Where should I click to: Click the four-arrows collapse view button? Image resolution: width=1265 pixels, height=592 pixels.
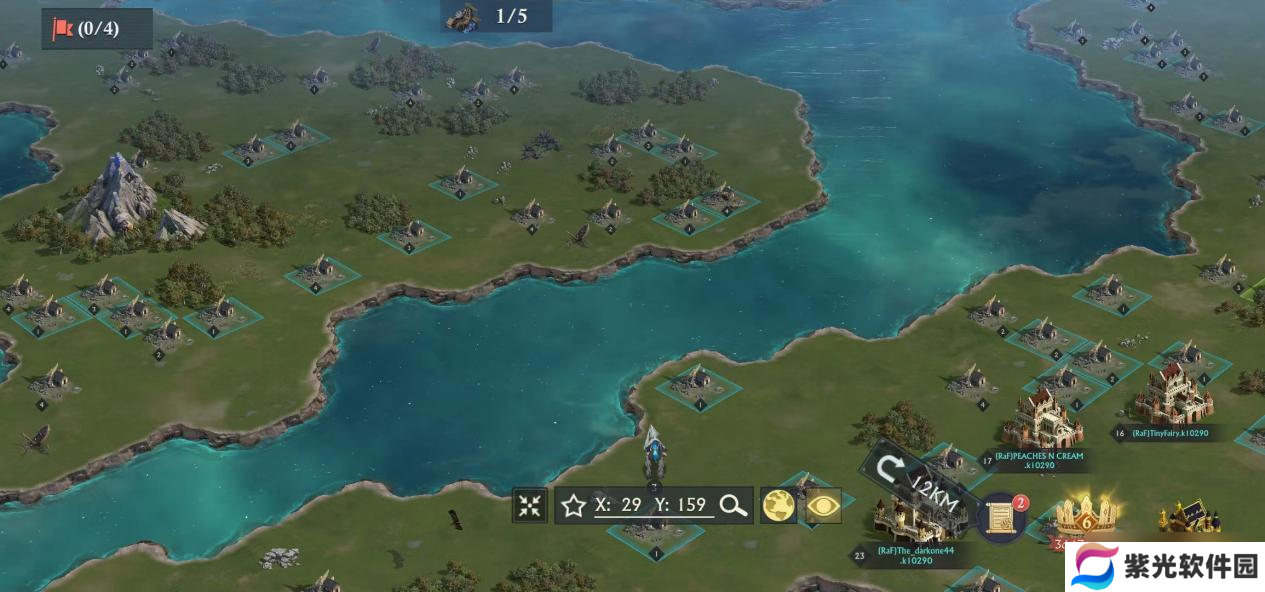(x=530, y=505)
